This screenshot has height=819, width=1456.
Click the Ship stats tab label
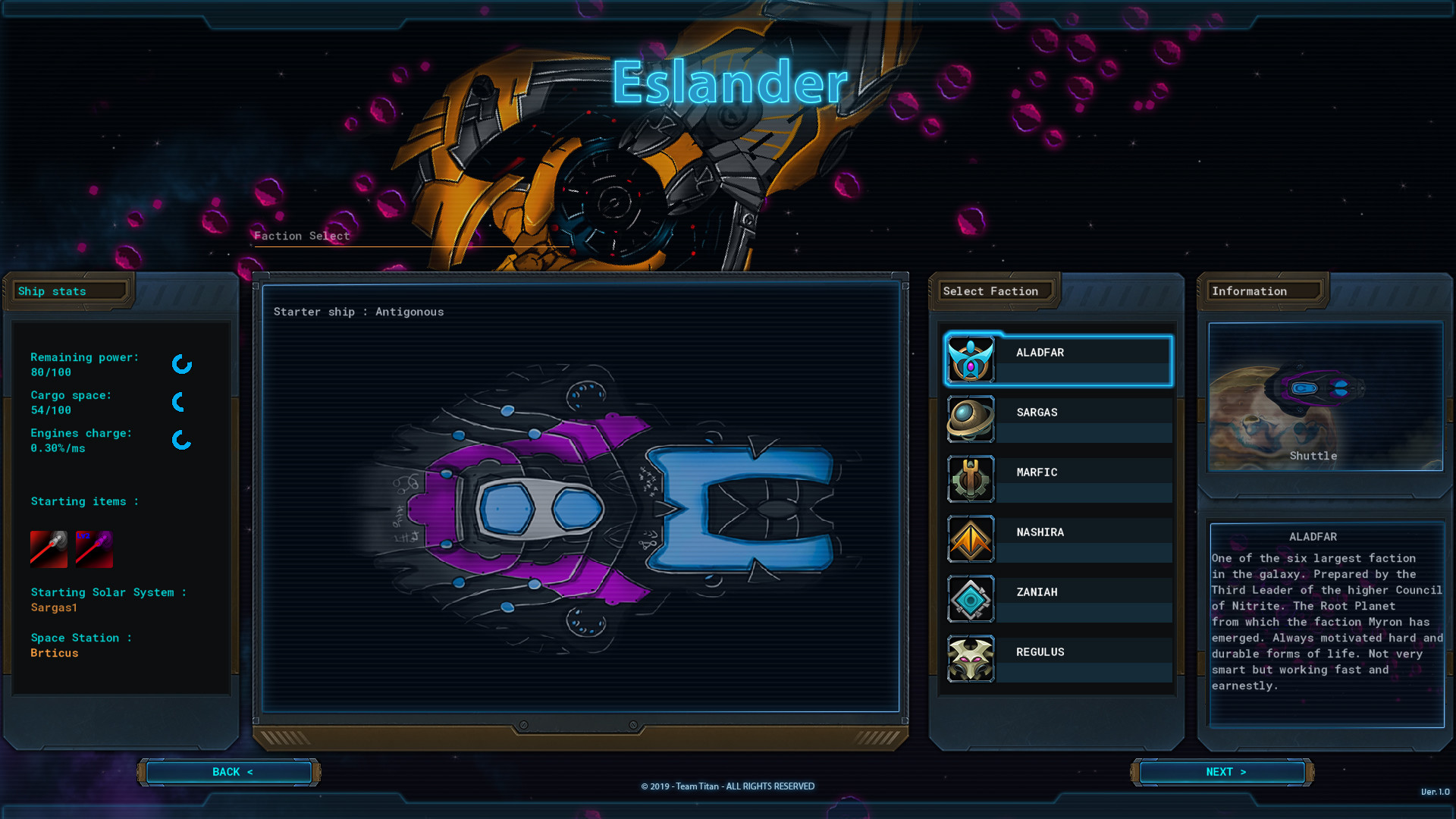pyautogui.click(x=52, y=291)
